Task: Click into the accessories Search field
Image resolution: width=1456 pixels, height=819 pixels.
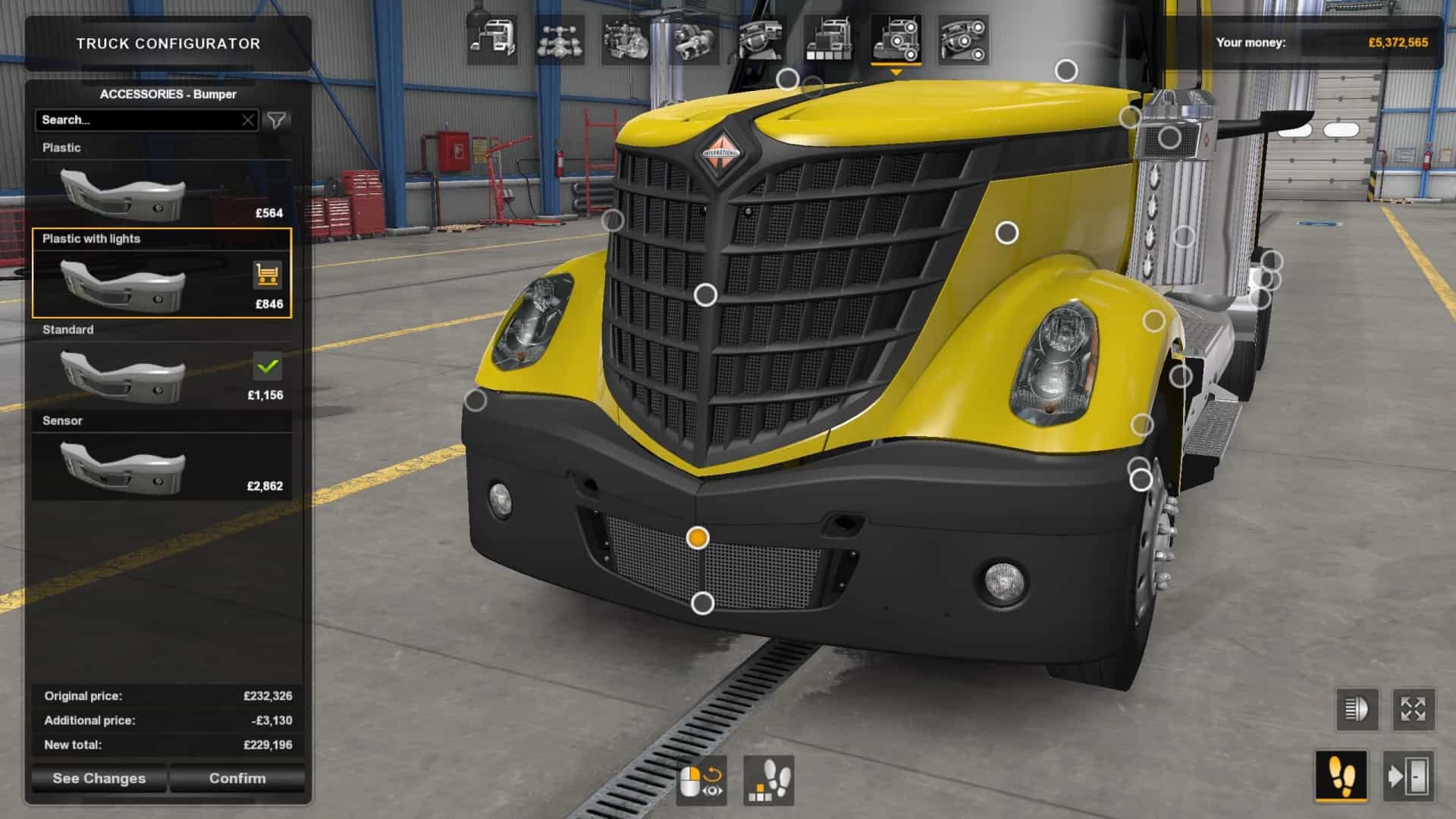Action: 136,120
